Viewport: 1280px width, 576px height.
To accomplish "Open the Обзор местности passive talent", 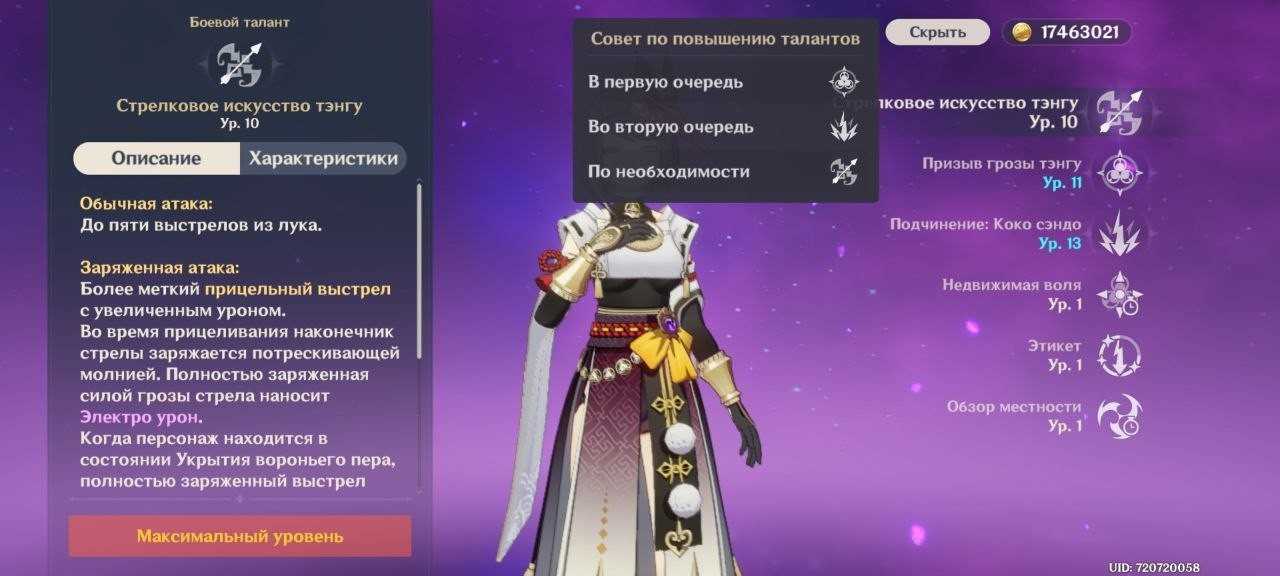I will [1119, 416].
